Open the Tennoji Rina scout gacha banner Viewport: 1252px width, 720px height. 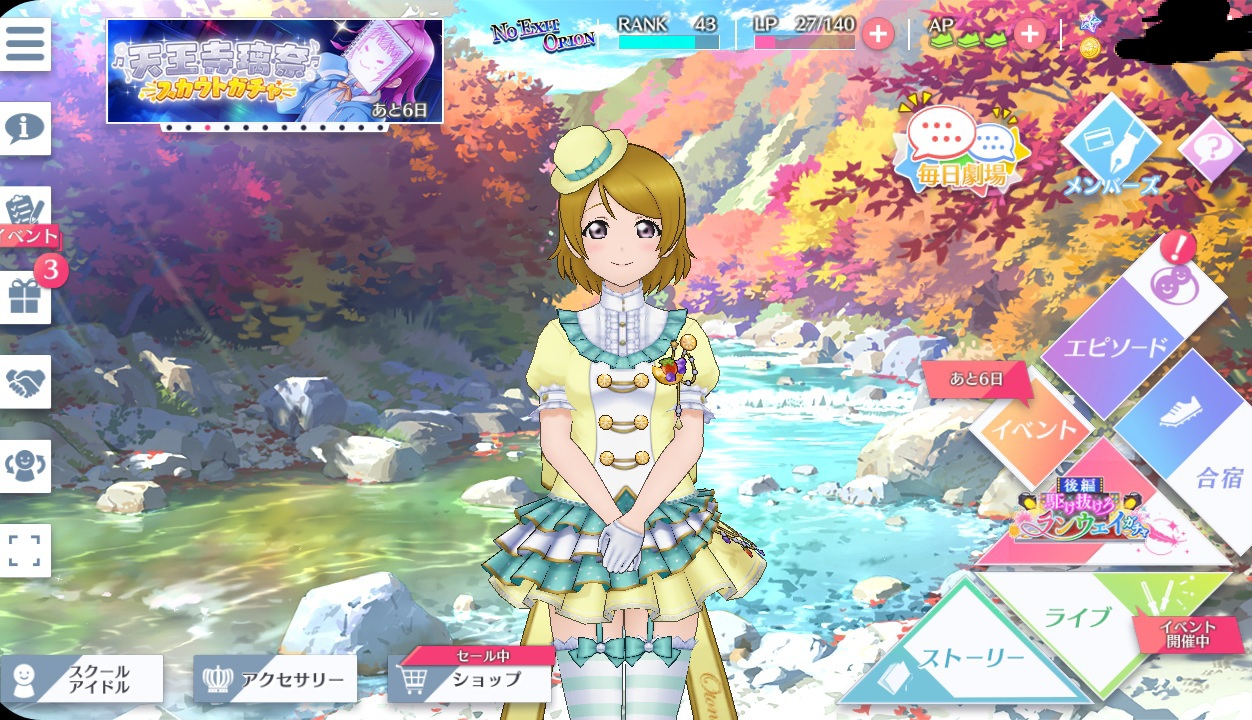point(274,71)
